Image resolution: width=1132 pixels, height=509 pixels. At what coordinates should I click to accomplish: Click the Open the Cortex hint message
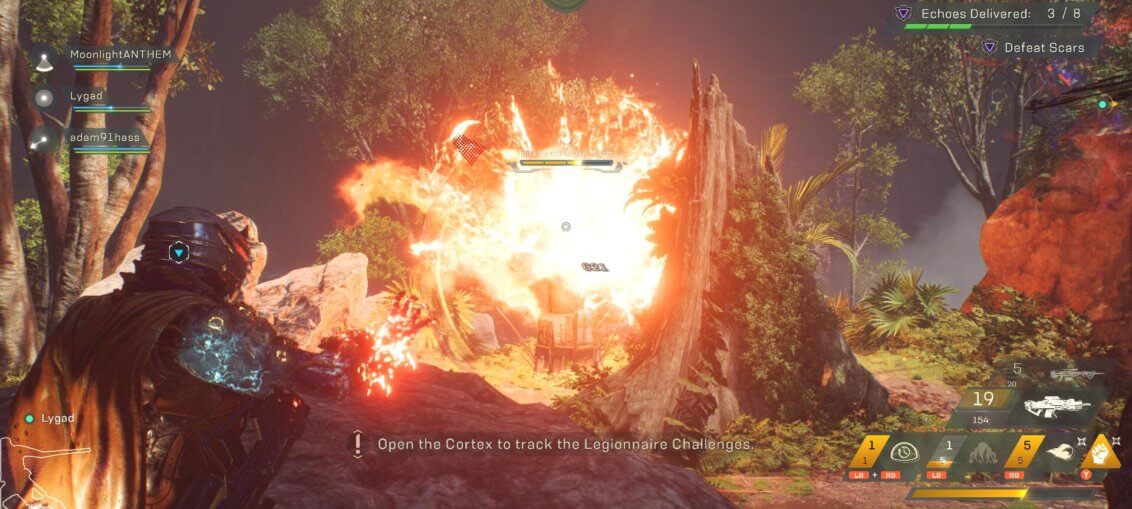pos(563,444)
